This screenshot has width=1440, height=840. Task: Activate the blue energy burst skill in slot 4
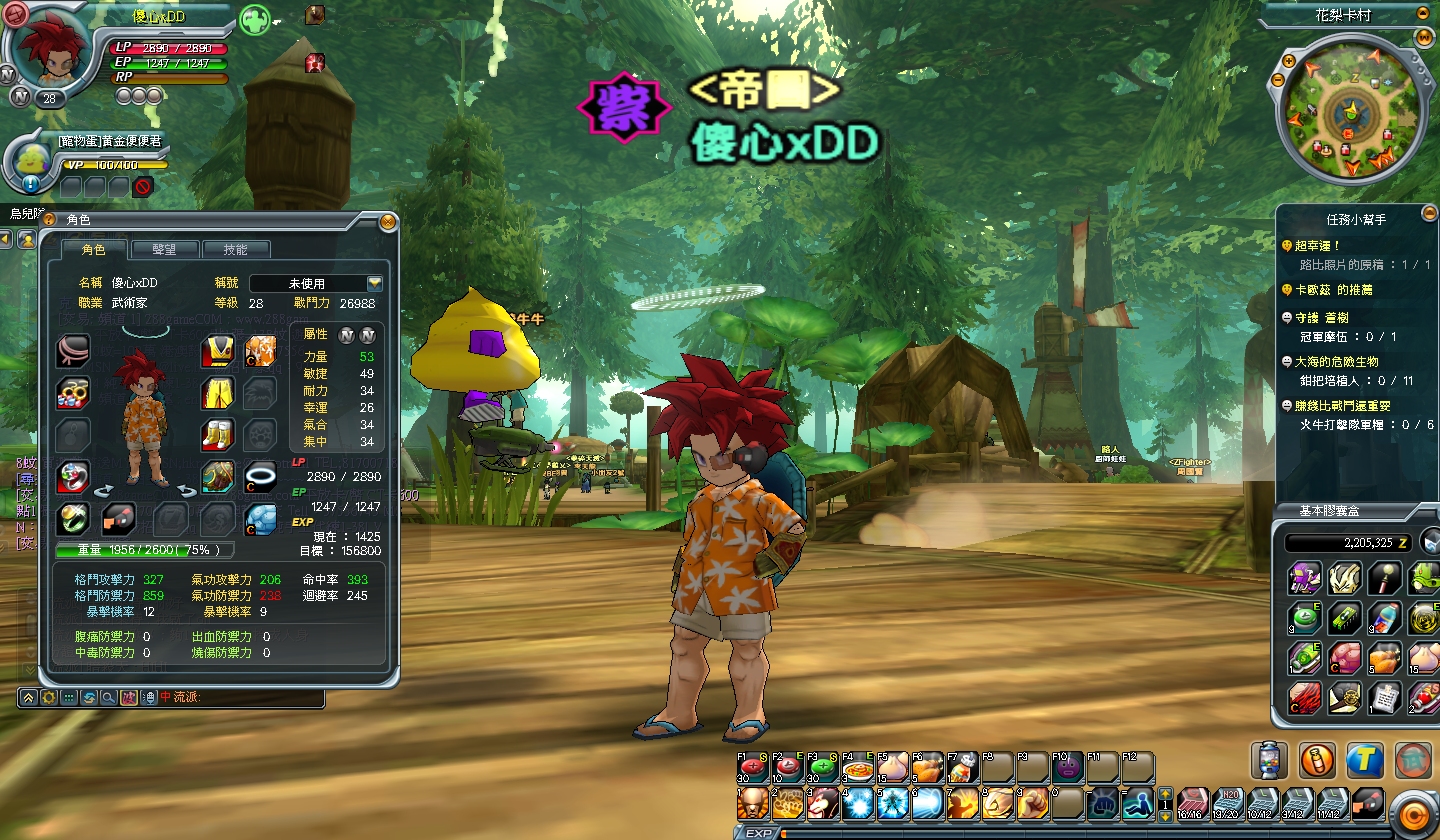[x=857, y=802]
